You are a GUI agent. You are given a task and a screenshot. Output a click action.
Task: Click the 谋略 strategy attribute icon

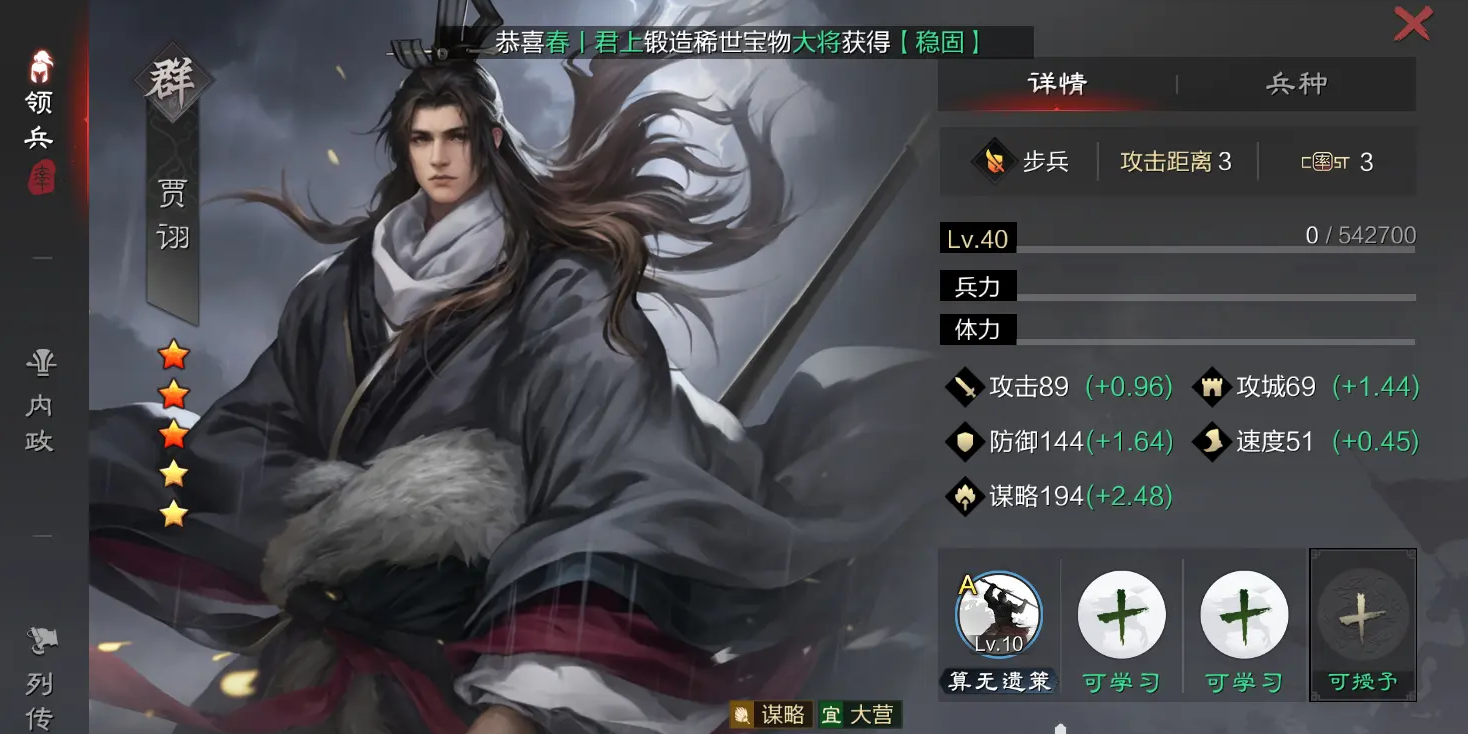(963, 495)
